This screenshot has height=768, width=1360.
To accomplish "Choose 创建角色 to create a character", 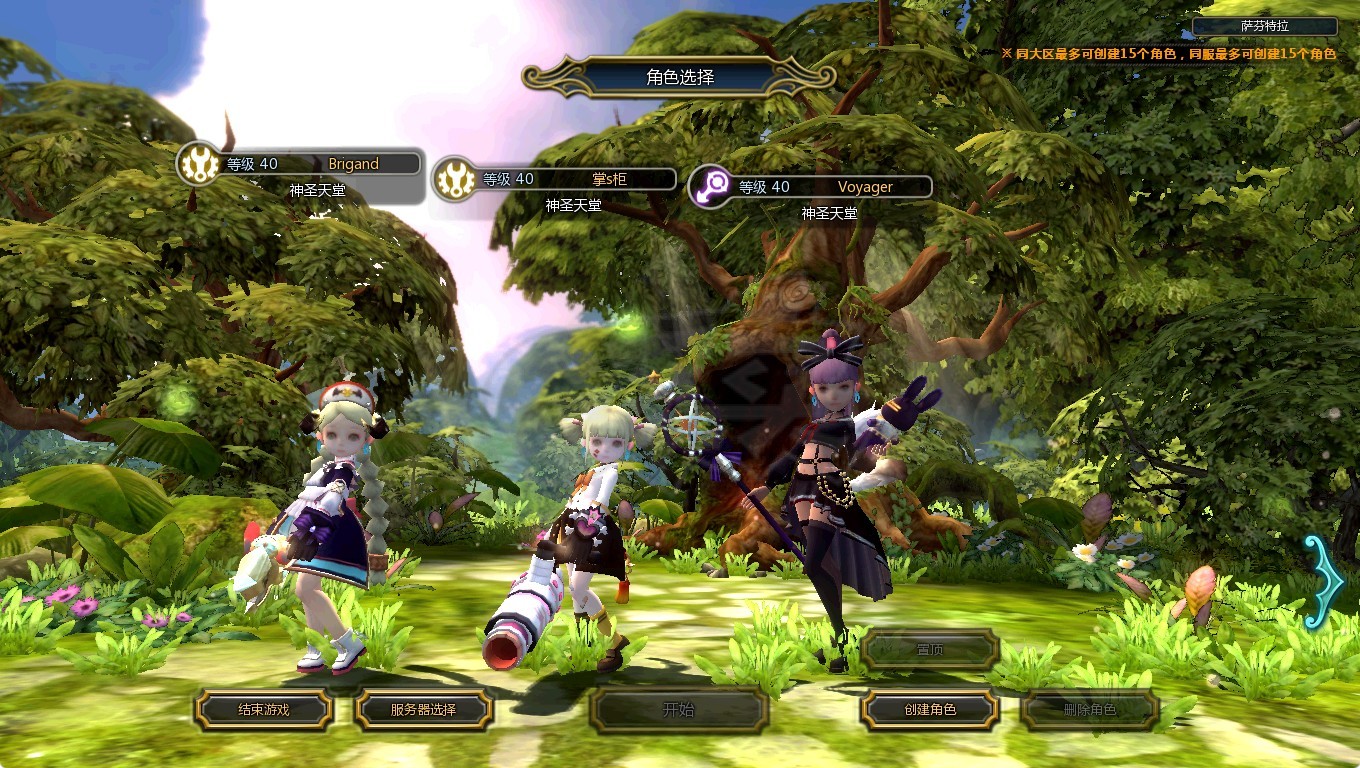I will [930, 710].
